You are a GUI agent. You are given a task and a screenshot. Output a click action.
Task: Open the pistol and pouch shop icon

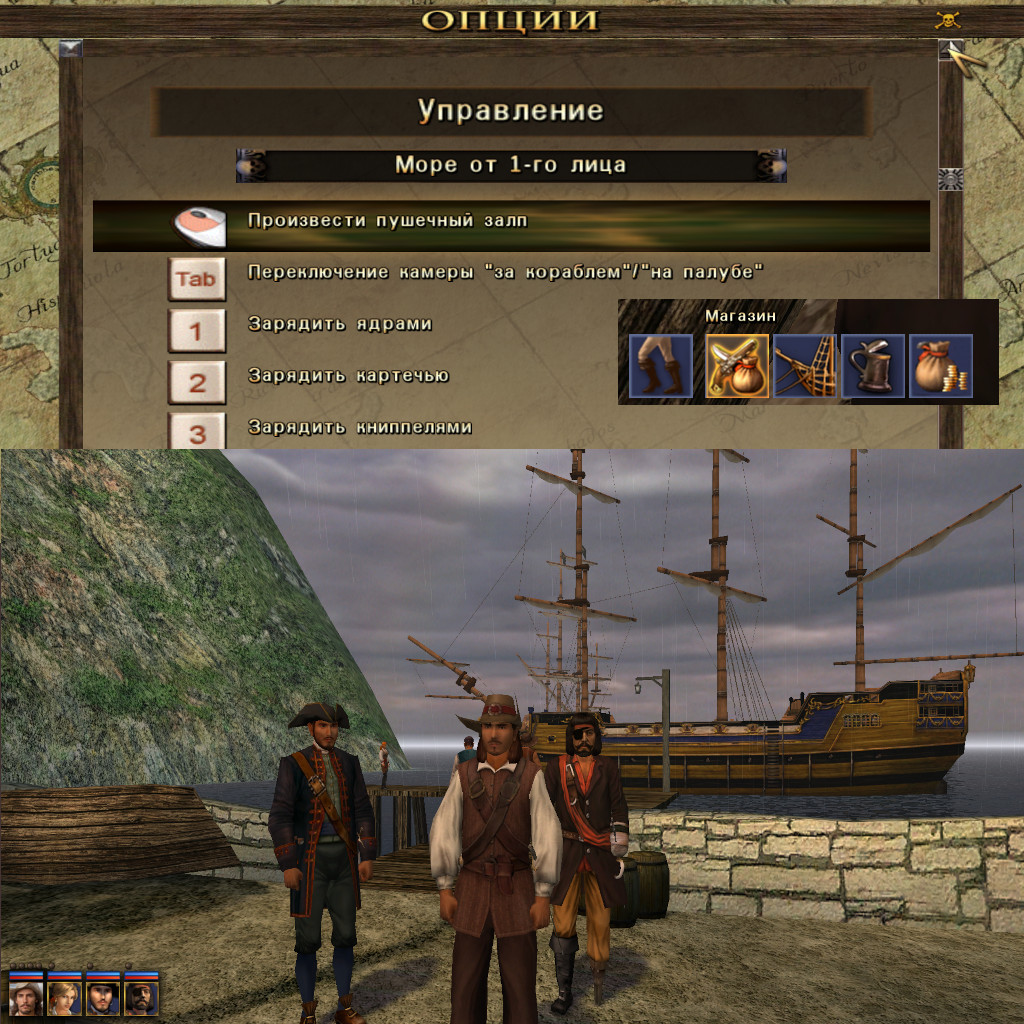(x=738, y=366)
